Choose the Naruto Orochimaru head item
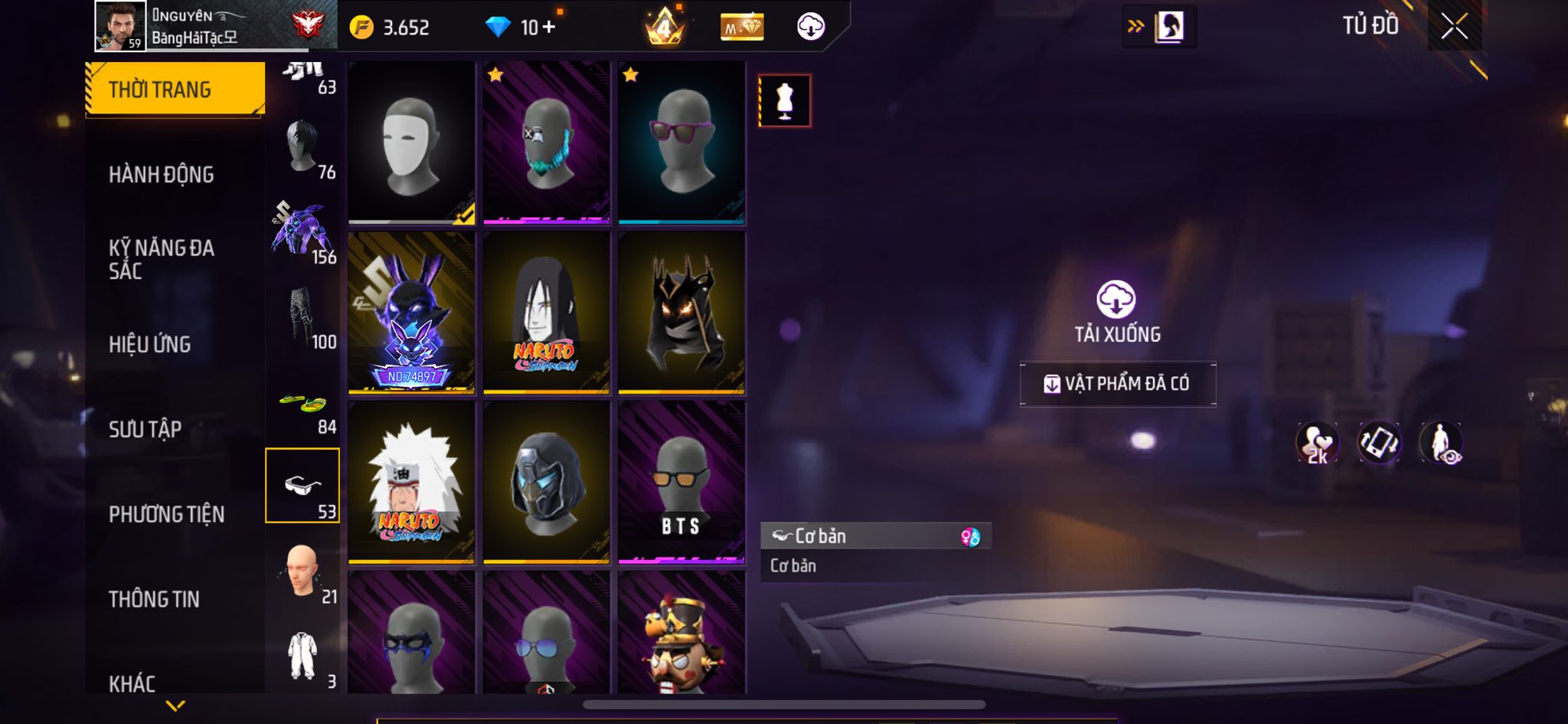 tap(546, 313)
